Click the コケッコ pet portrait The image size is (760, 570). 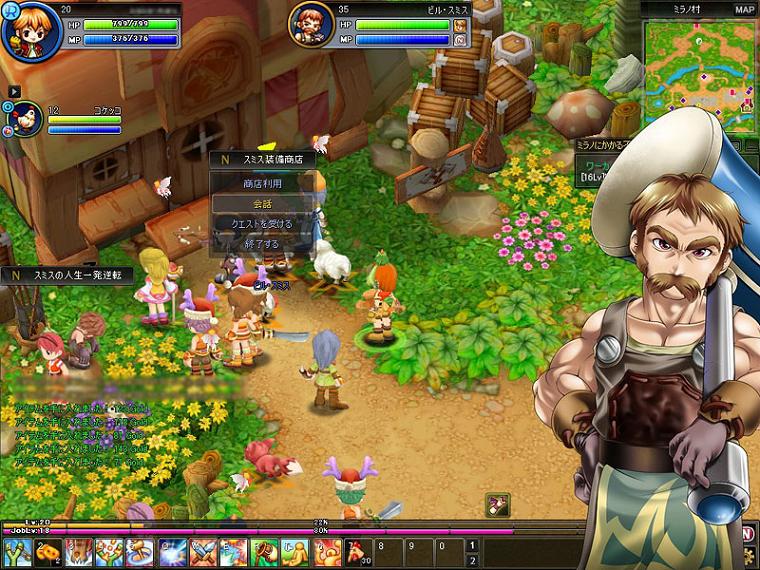click(25, 119)
